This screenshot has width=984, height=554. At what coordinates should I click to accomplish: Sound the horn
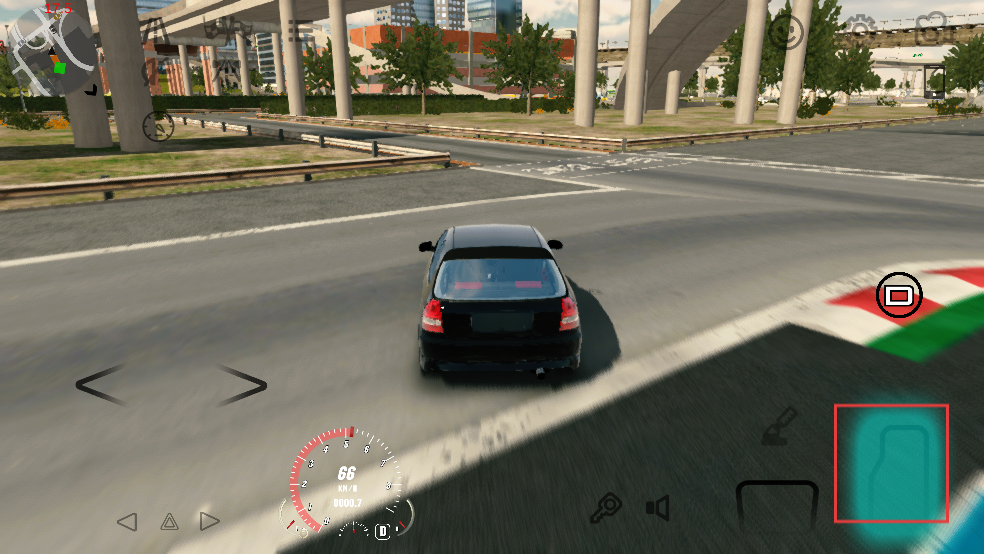(657, 509)
